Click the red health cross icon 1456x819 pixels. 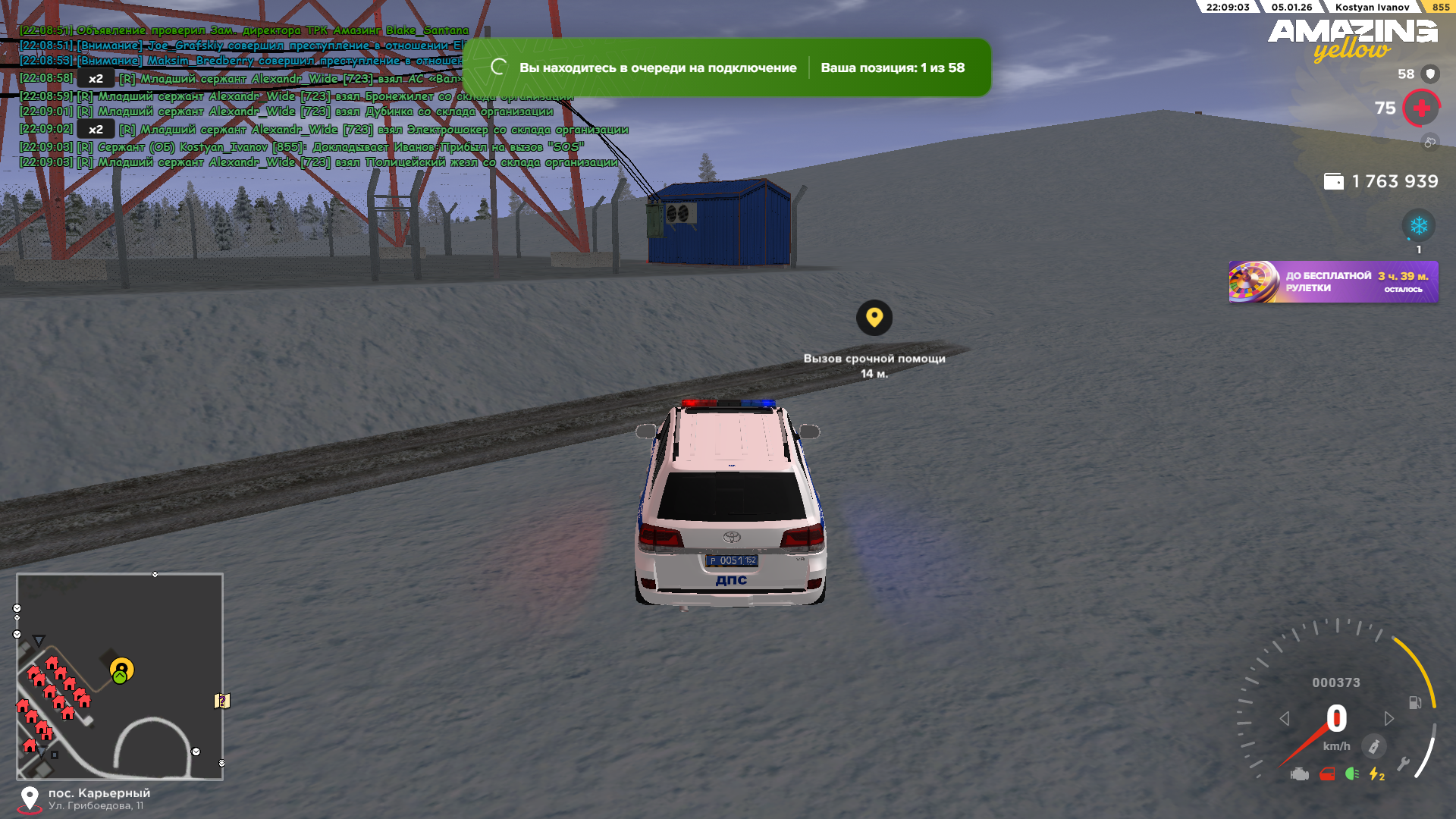pyautogui.click(x=1421, y=108)
